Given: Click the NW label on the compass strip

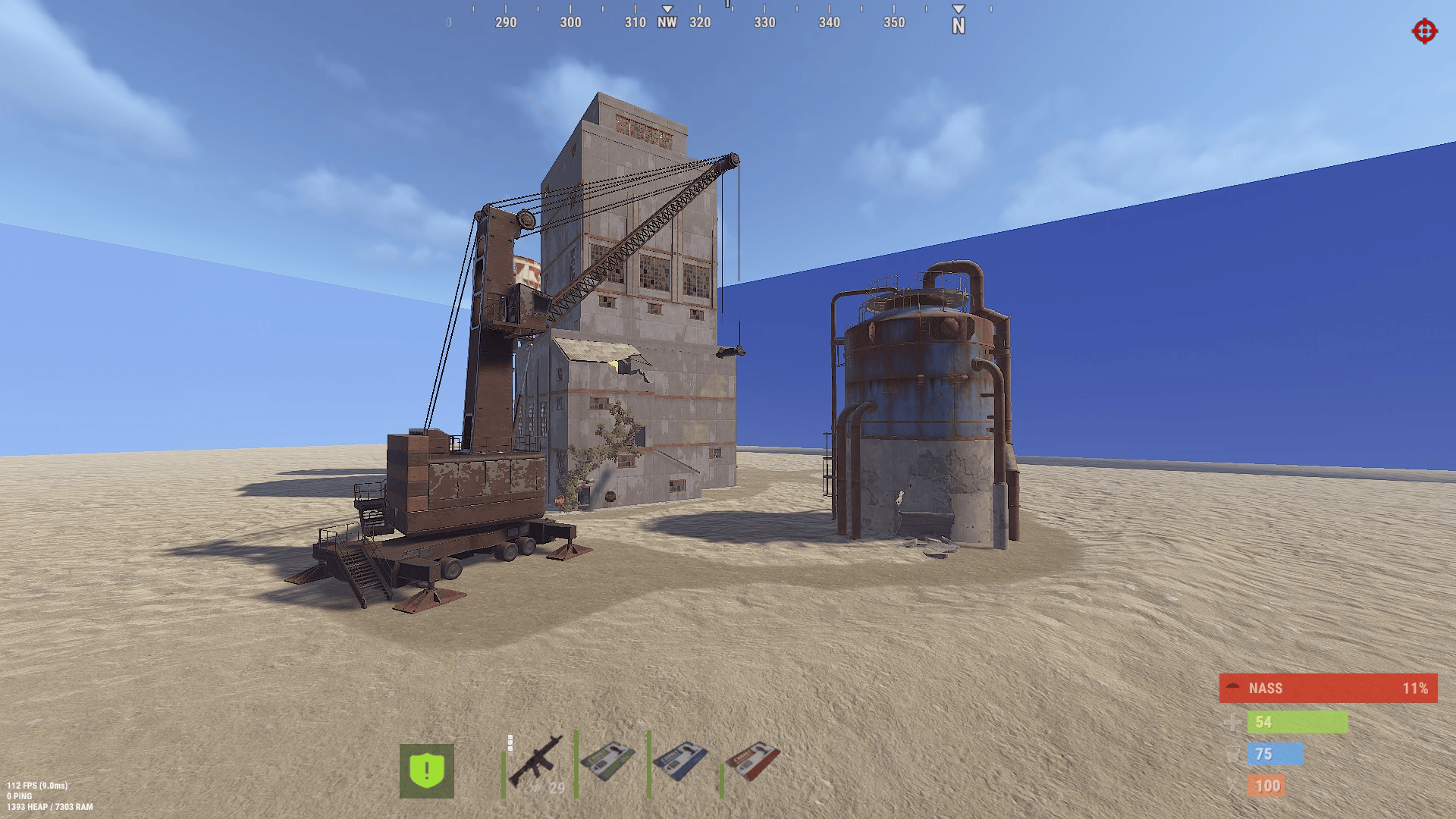Looking at the screenshot, I should pos(667,23).
